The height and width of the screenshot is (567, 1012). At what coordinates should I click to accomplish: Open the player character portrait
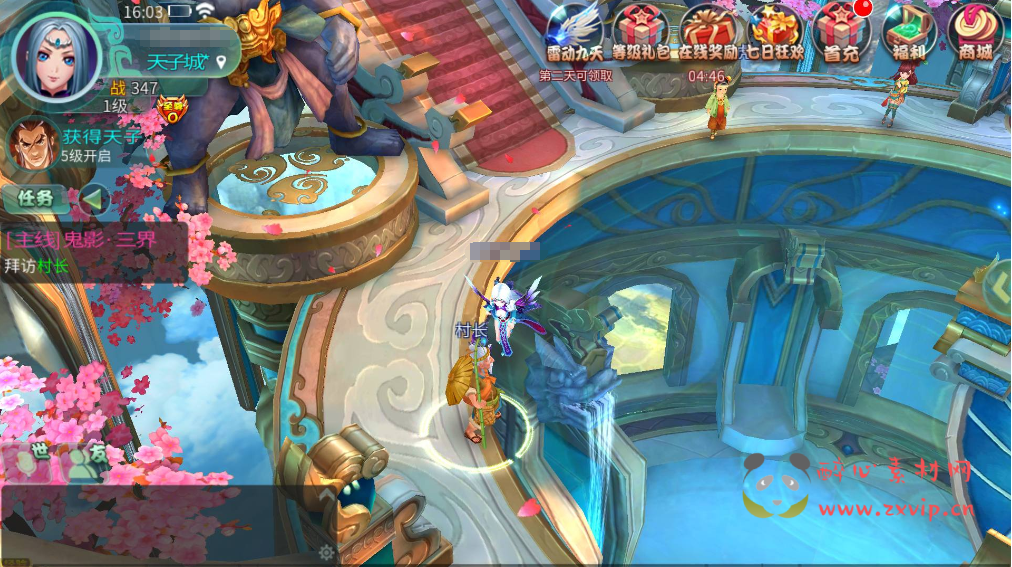55,56
